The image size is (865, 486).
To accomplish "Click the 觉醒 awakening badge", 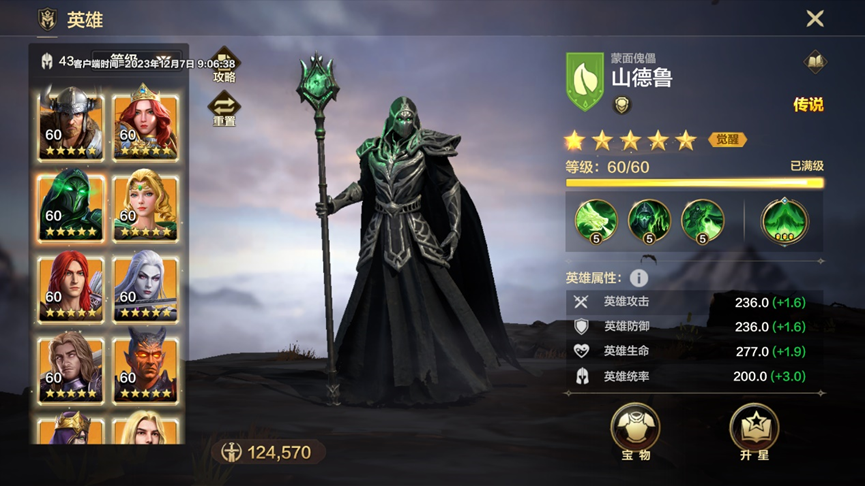I will point(727,140).
